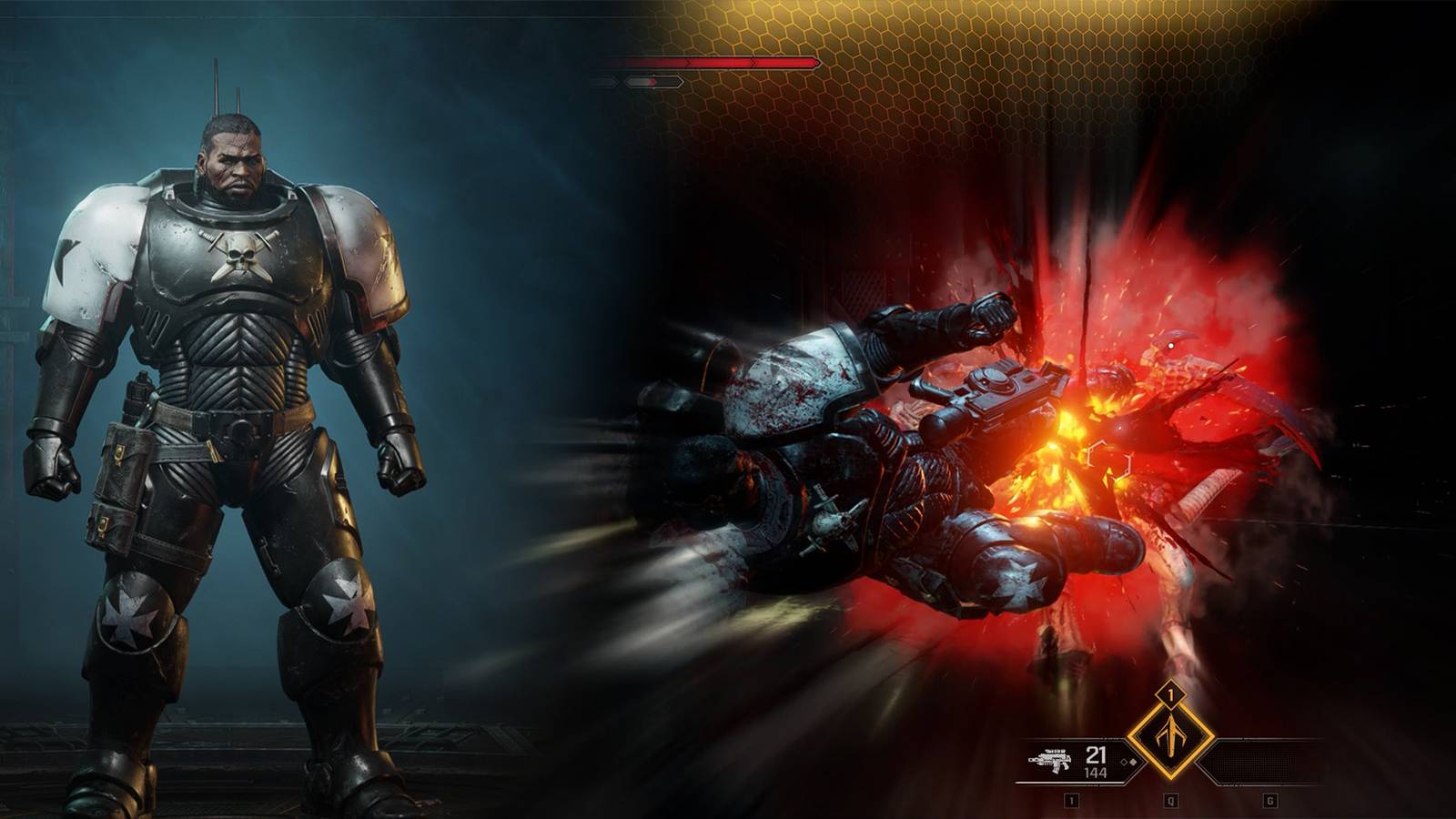1456x819 pixels.
Task: Toggle the "G" grenade keybind prompt
Action: pyautogui.click(x=1270, y=800)
